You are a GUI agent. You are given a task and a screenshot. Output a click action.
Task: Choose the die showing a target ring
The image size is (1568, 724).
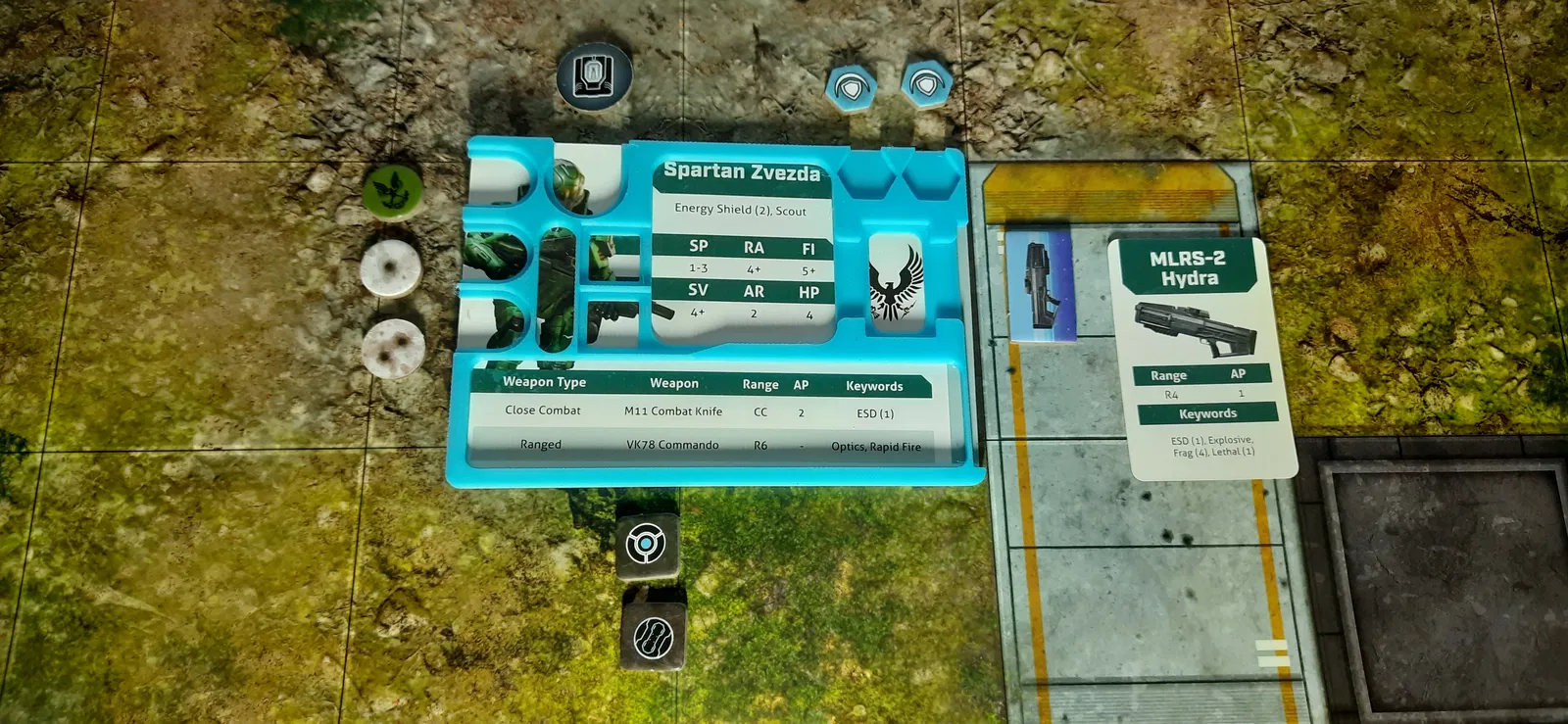point(647,545)
